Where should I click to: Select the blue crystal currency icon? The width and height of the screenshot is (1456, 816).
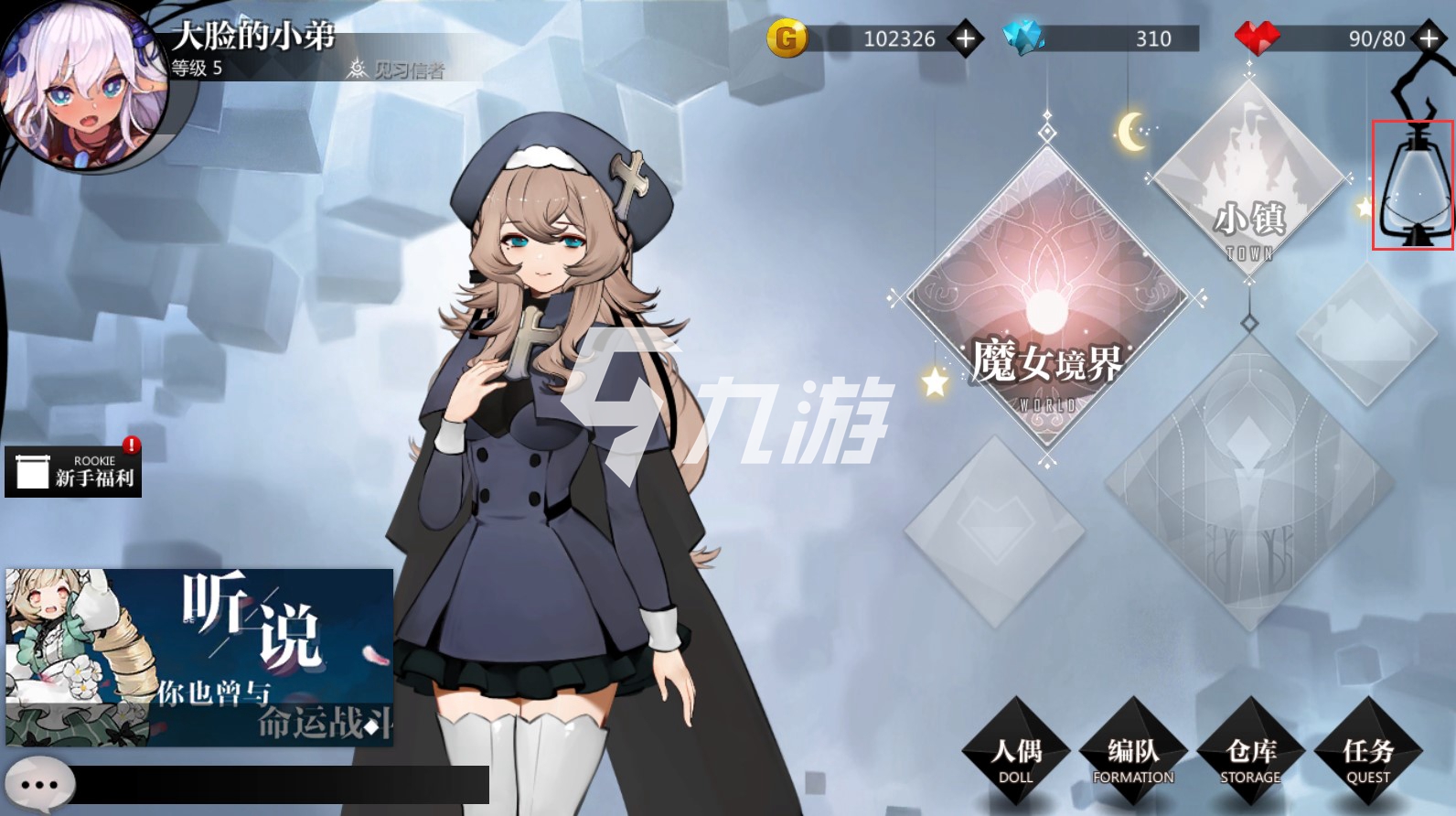(1023, 38)
